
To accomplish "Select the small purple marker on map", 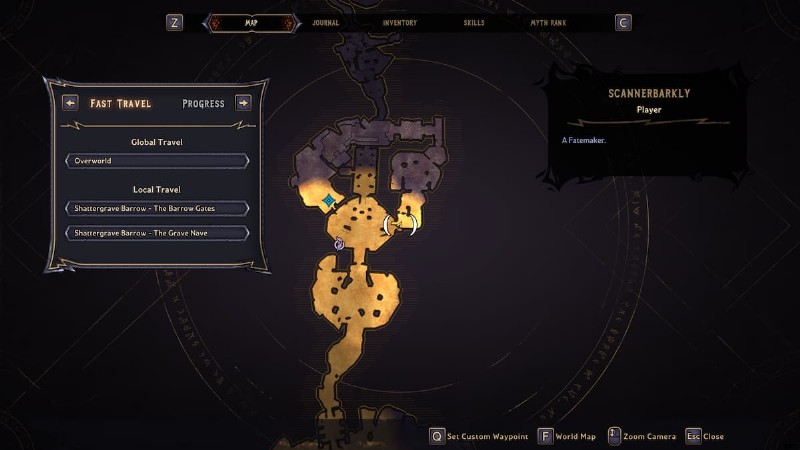I will pos(339,244).
